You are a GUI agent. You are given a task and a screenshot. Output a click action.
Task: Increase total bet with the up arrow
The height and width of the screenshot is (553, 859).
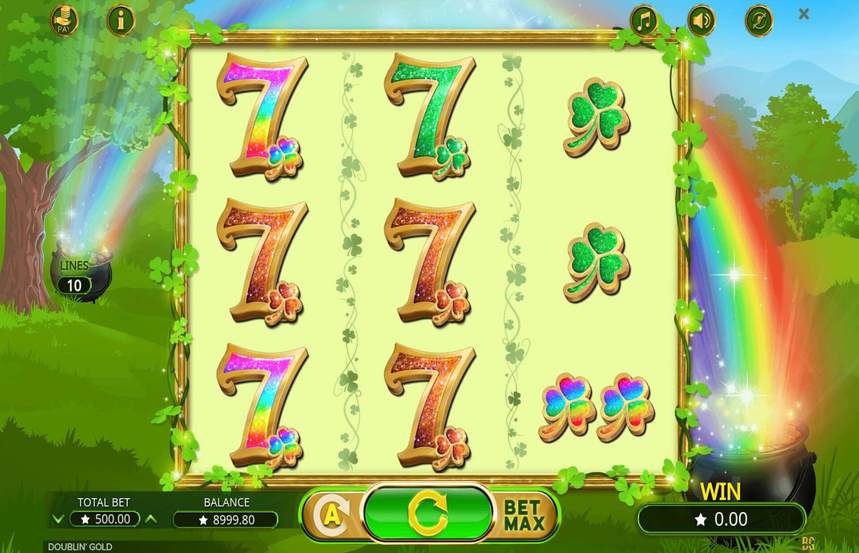point(151,519)
